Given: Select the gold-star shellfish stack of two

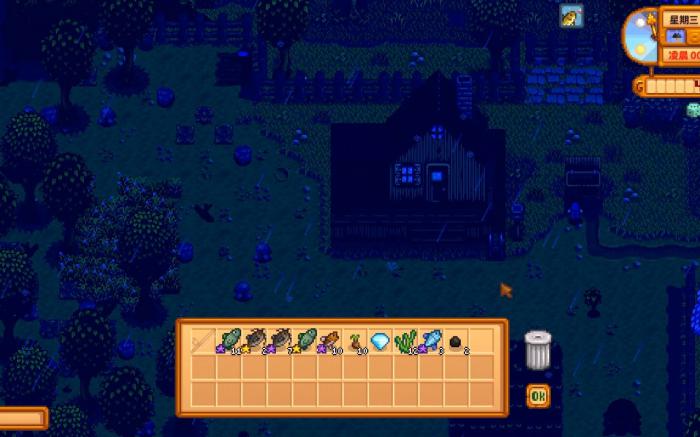Looking at the screenshot, I should pos(254,341).
